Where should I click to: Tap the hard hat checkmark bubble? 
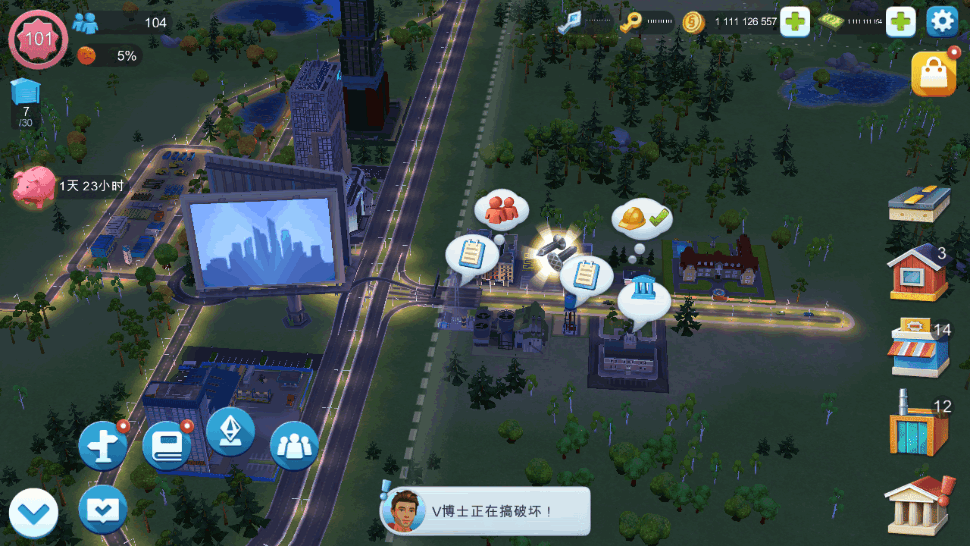(641, 218)
